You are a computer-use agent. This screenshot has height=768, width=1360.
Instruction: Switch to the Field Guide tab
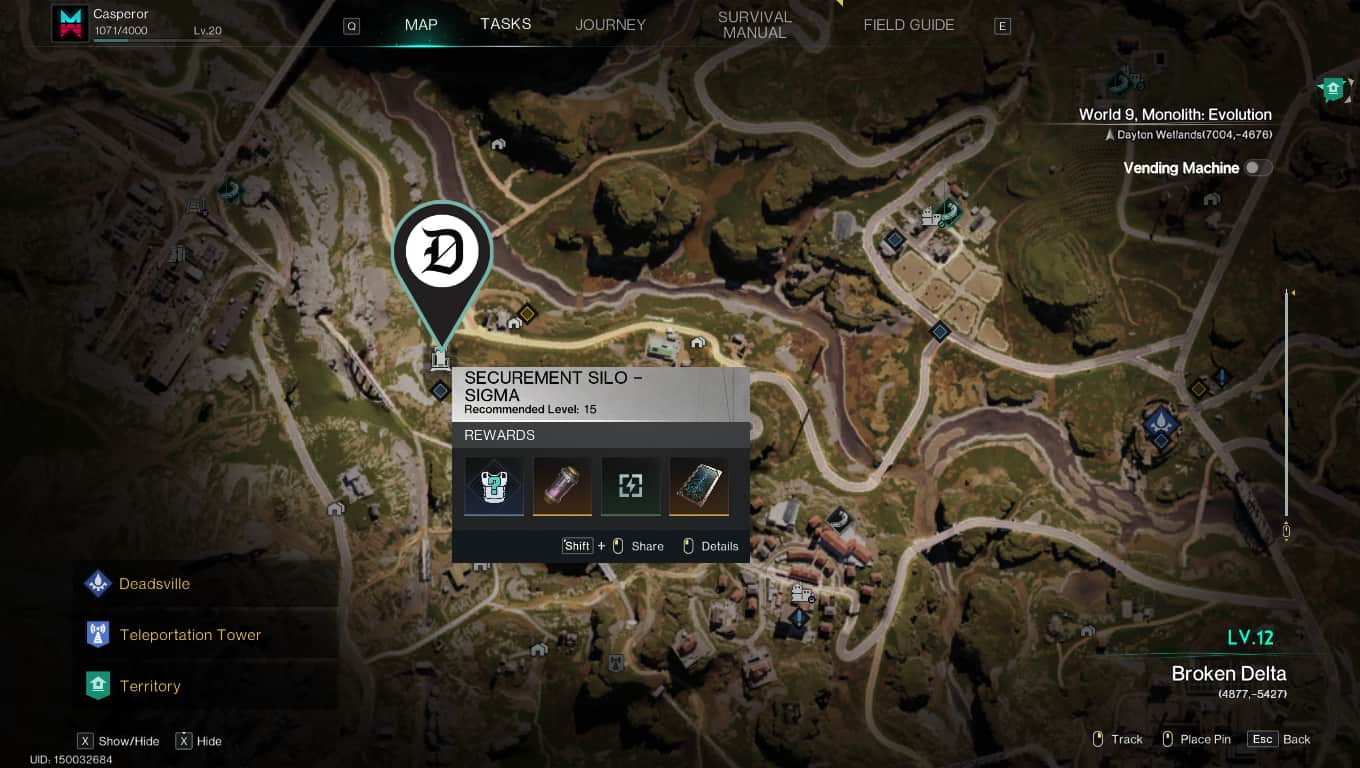click(x=908, y=25)
